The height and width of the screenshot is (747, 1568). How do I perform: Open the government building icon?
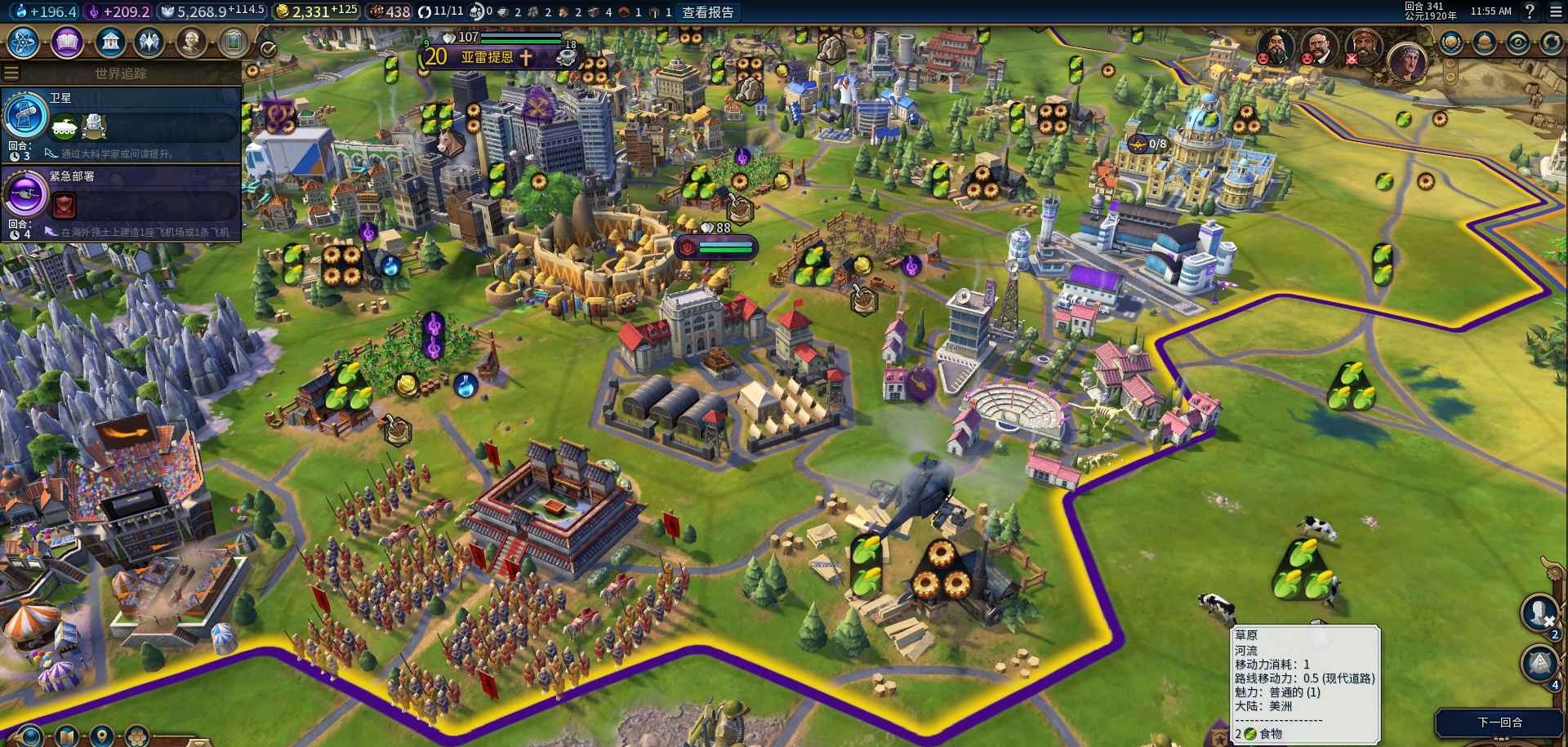pyautogui.click(x=109, y=42)
